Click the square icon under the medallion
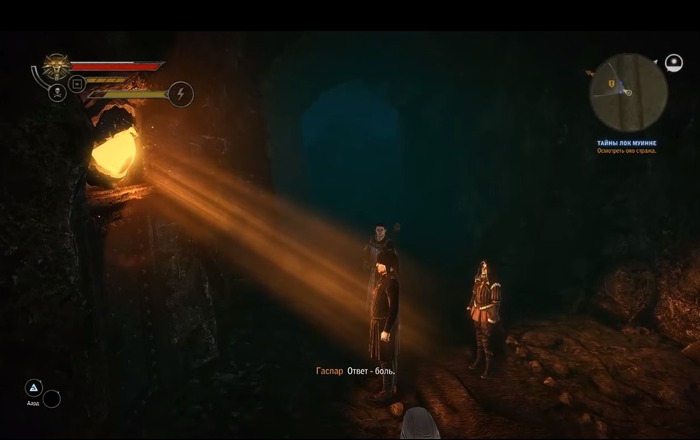700x440 pixels. point(77,82)
